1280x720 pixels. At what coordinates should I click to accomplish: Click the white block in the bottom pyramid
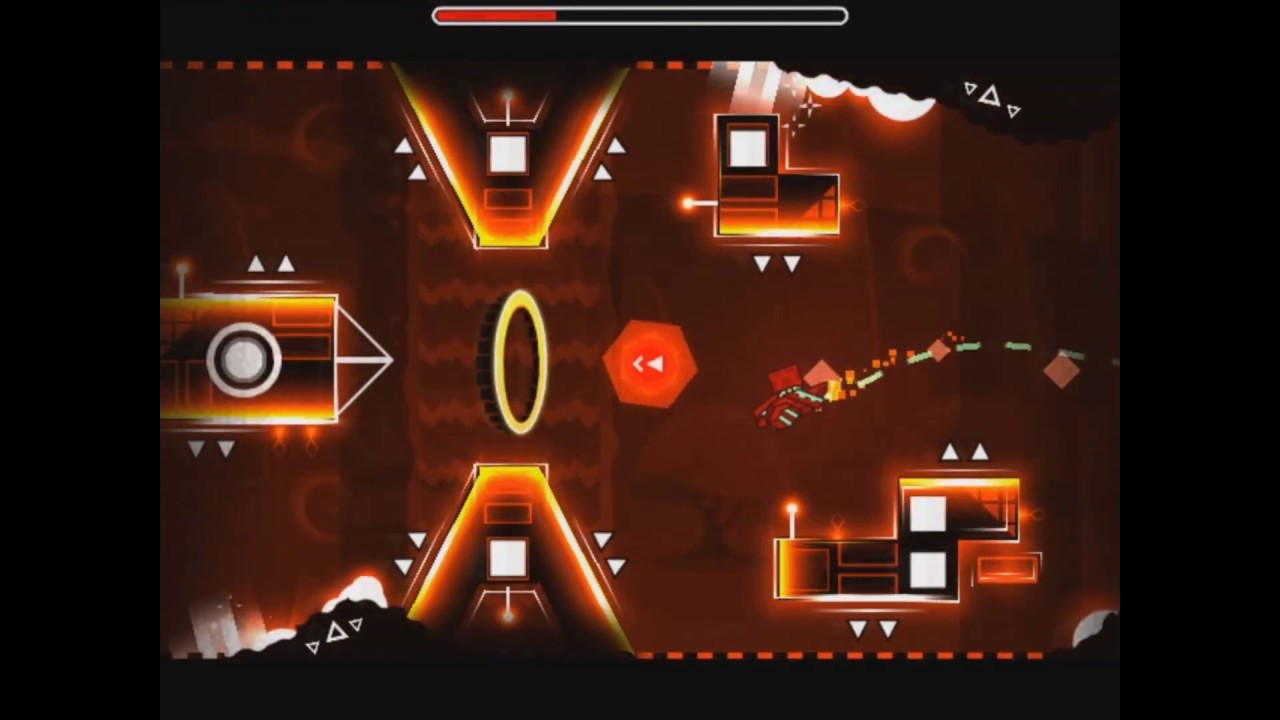pos(506,562)
